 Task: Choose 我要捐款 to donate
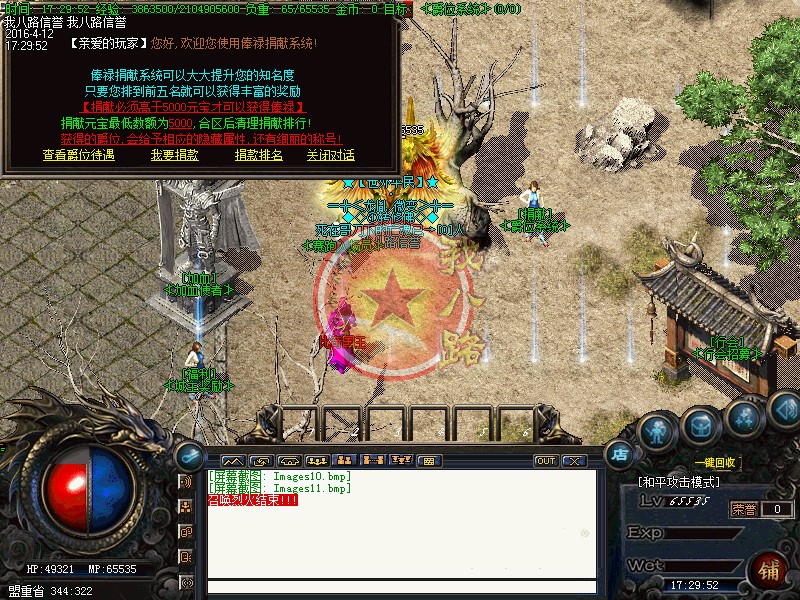(175, 155)
